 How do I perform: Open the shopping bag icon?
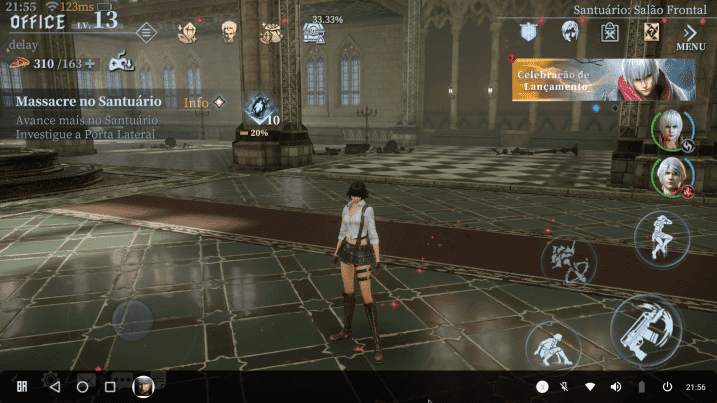(610, 32)
